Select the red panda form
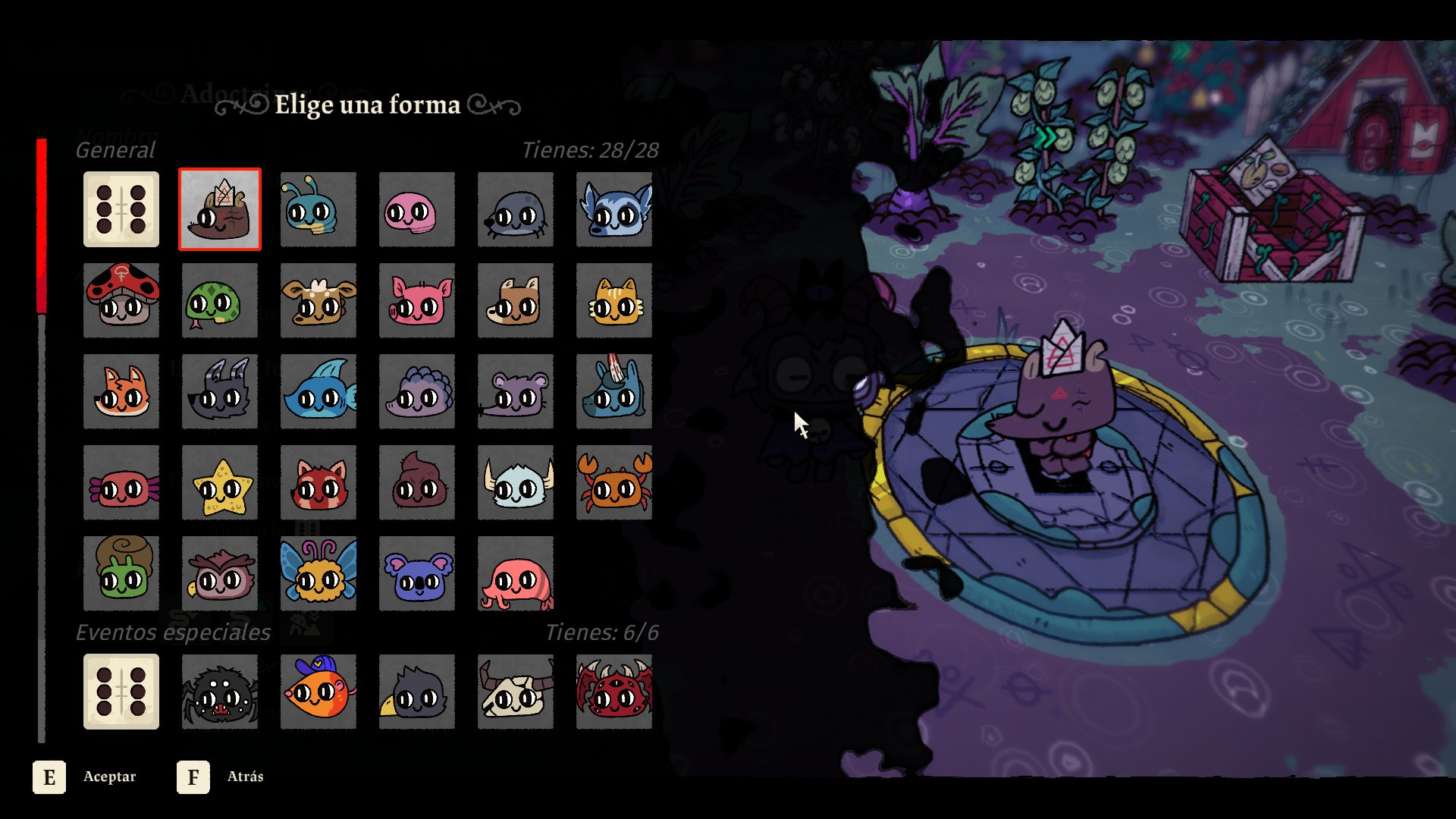Viewport: 1456px width, 819px height. click(318, 482)
